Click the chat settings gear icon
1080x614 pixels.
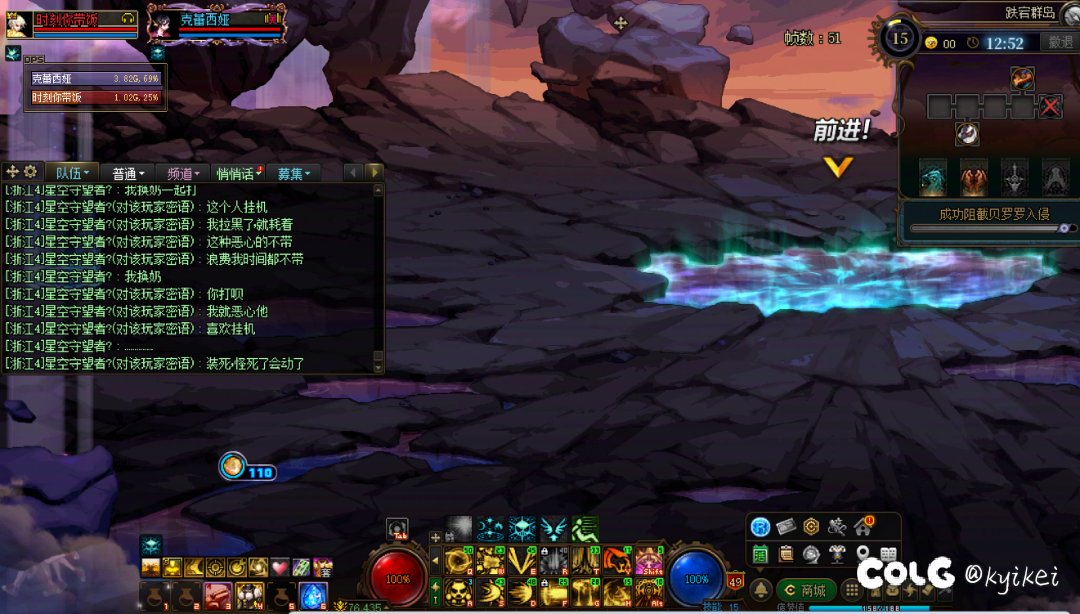pyautogui.click(x=31, y=172)
